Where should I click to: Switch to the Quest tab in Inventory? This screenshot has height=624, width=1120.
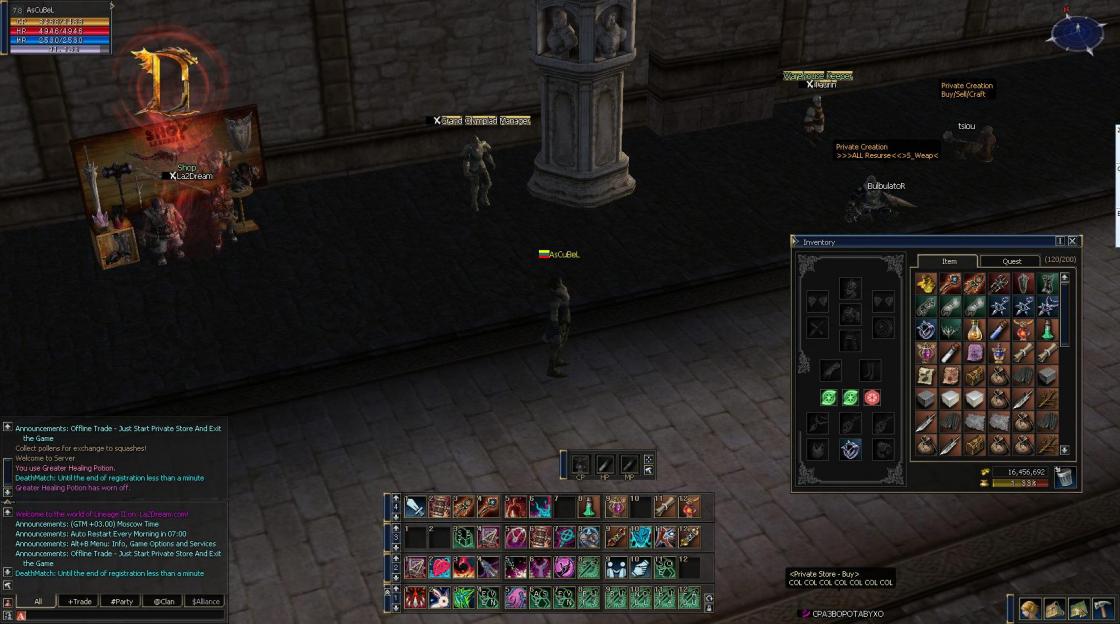1012,261
